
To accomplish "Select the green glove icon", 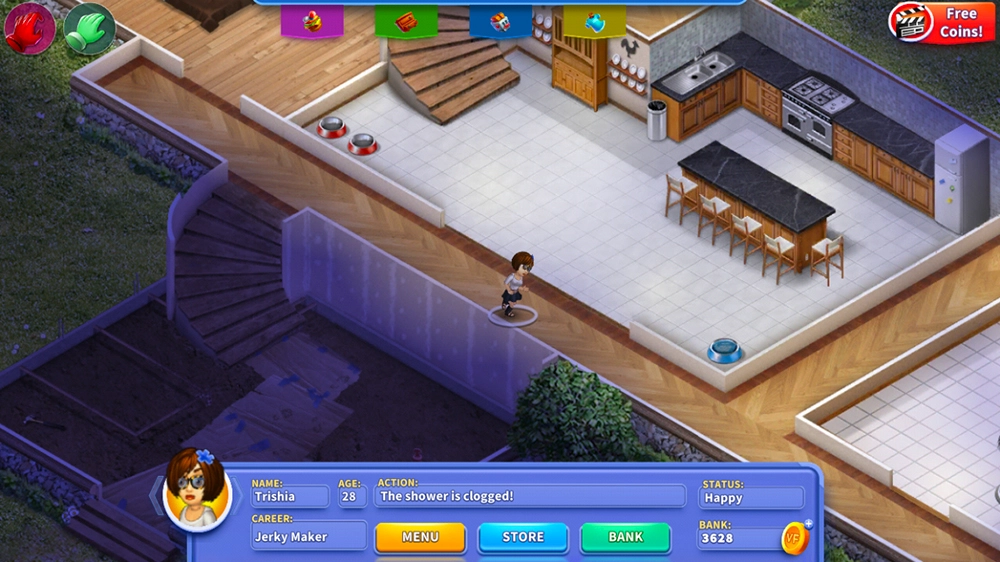I will 90,28.
